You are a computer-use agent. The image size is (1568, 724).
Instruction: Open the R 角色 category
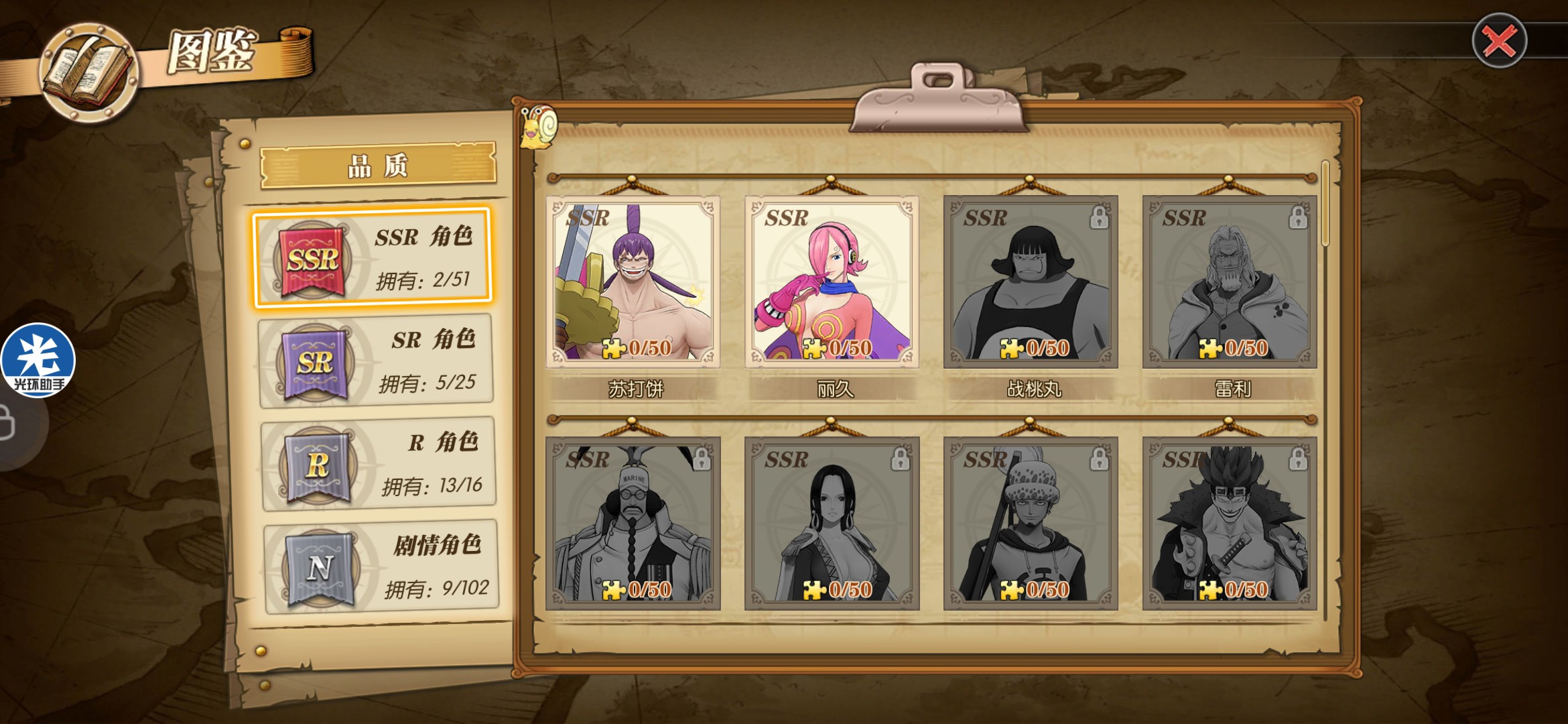click(379, 464)
